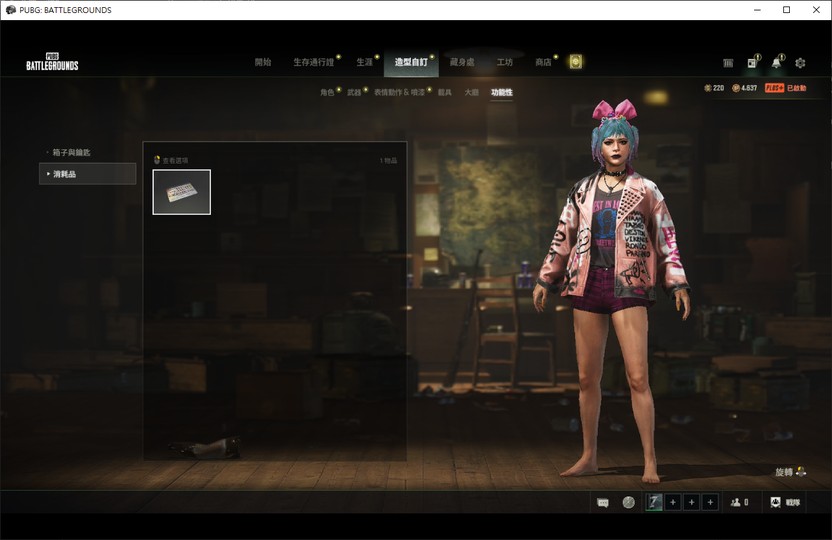Screen dimensions: 832x540
Task: Open the 開始 (Play) tab
Action: click(263, 62)
